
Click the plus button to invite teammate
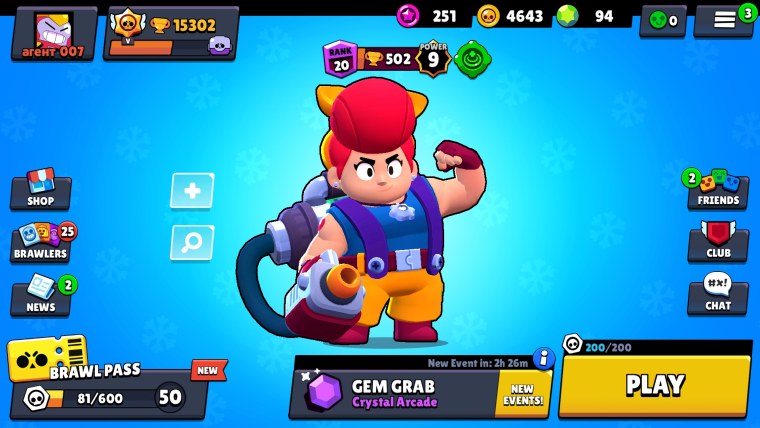point(192,190)
